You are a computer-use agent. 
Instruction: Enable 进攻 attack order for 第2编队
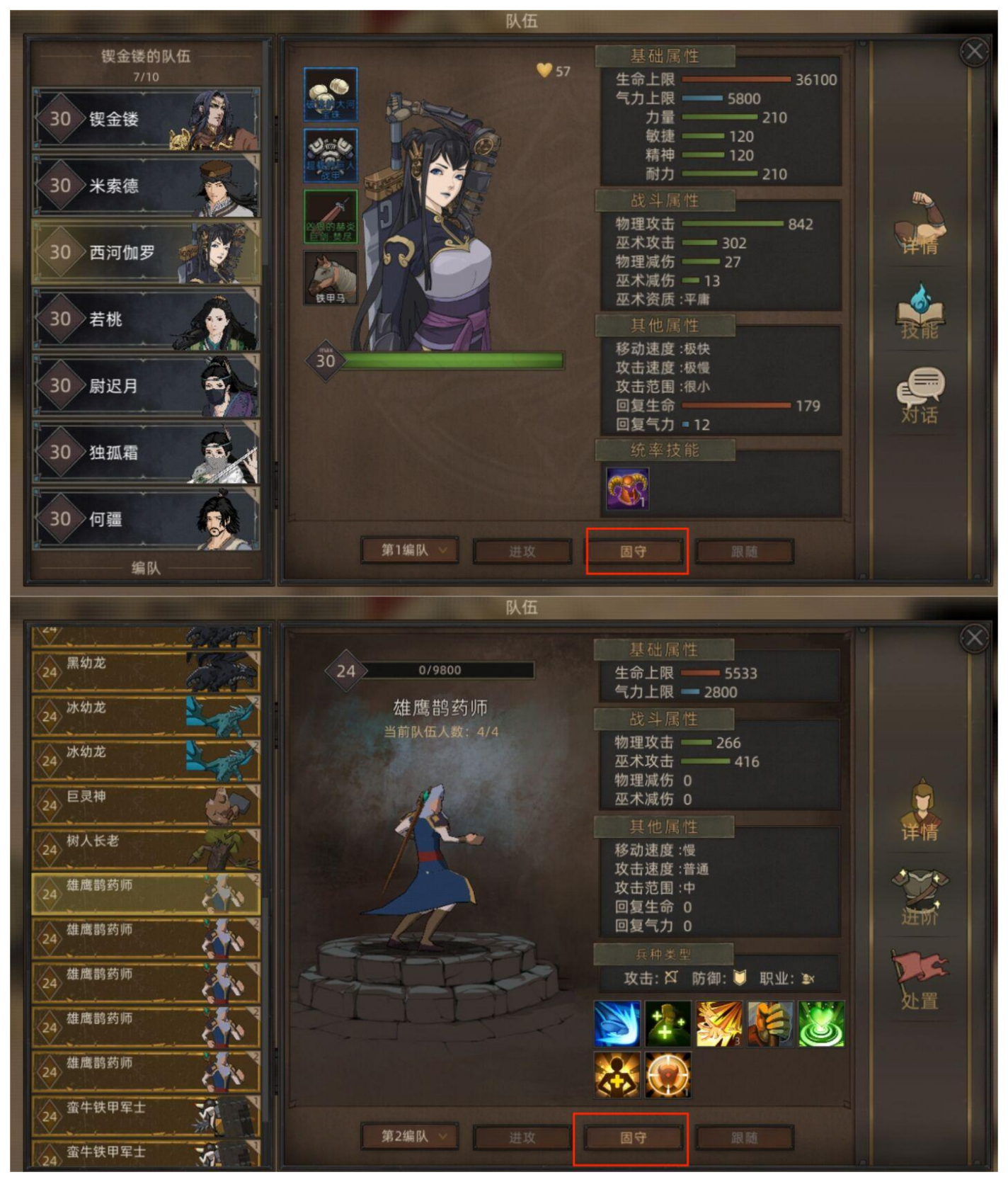522,1138
